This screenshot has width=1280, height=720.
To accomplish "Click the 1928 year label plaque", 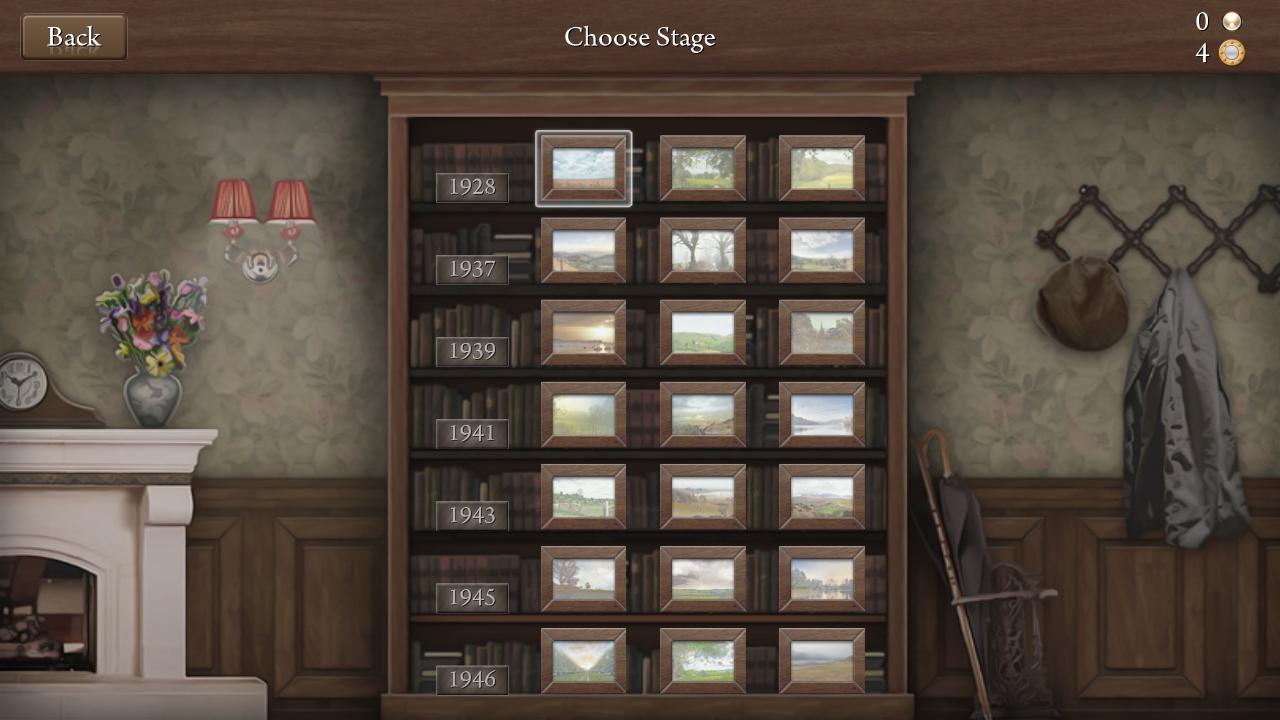I will [x=471, y=187].
